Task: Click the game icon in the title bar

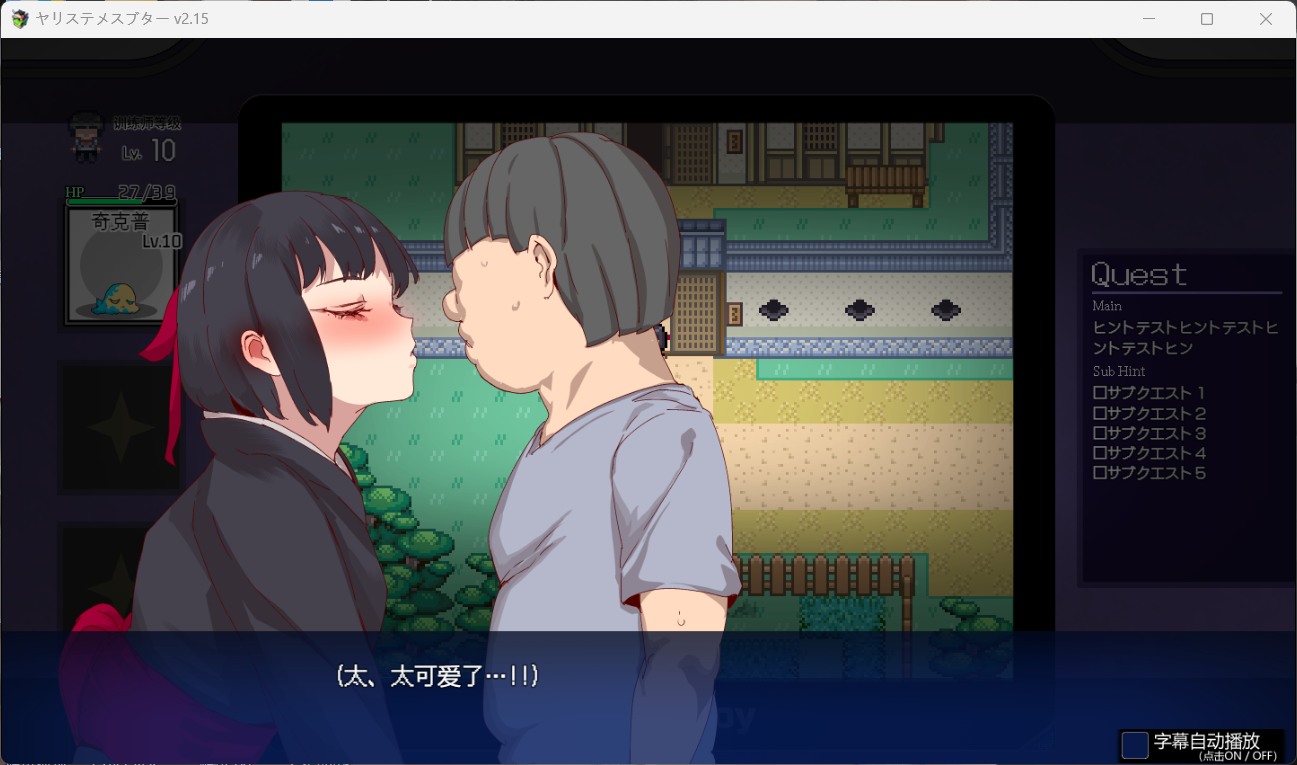Action: pos(19,18)
